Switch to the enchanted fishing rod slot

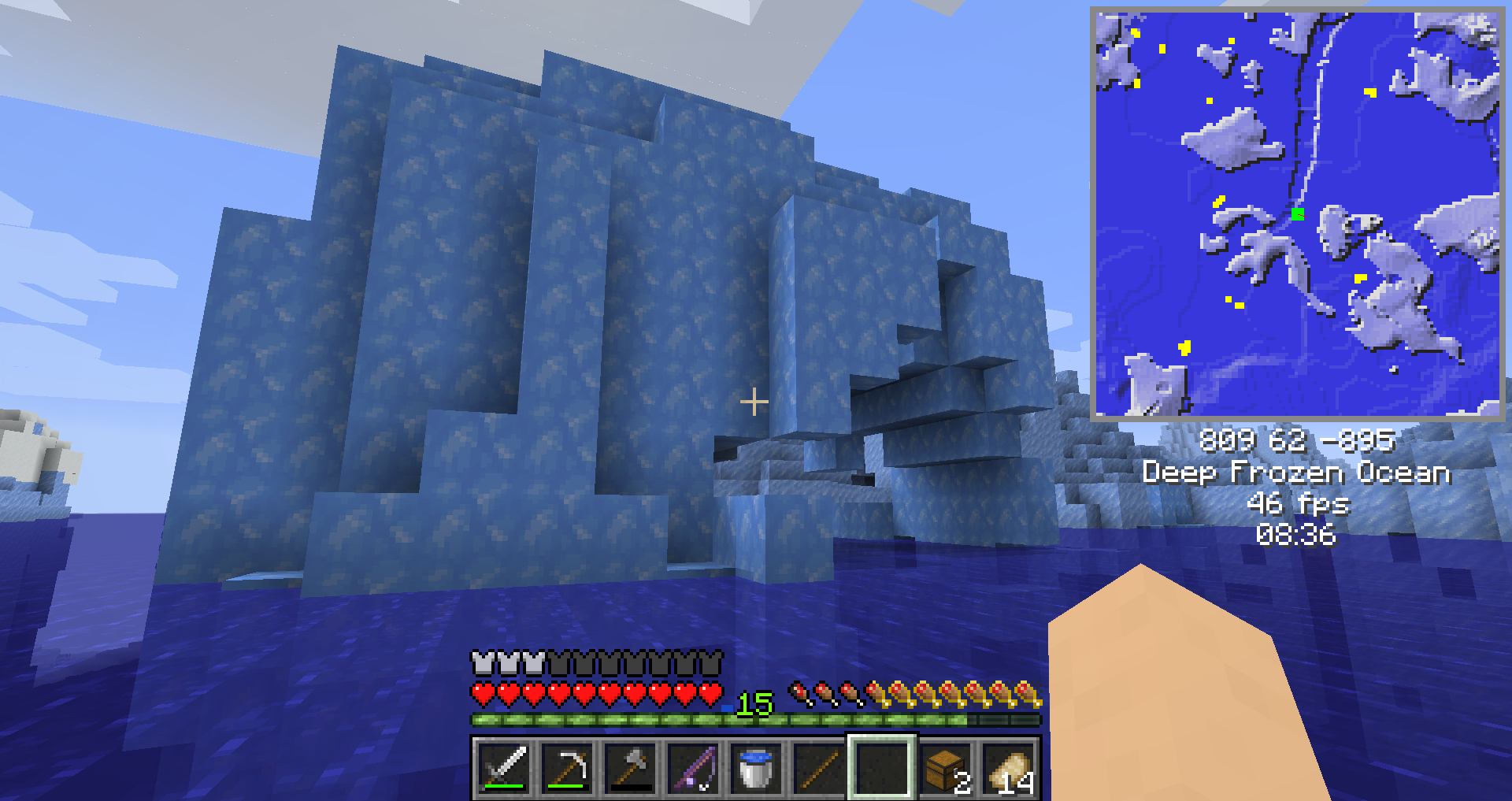tap(693, 768)
